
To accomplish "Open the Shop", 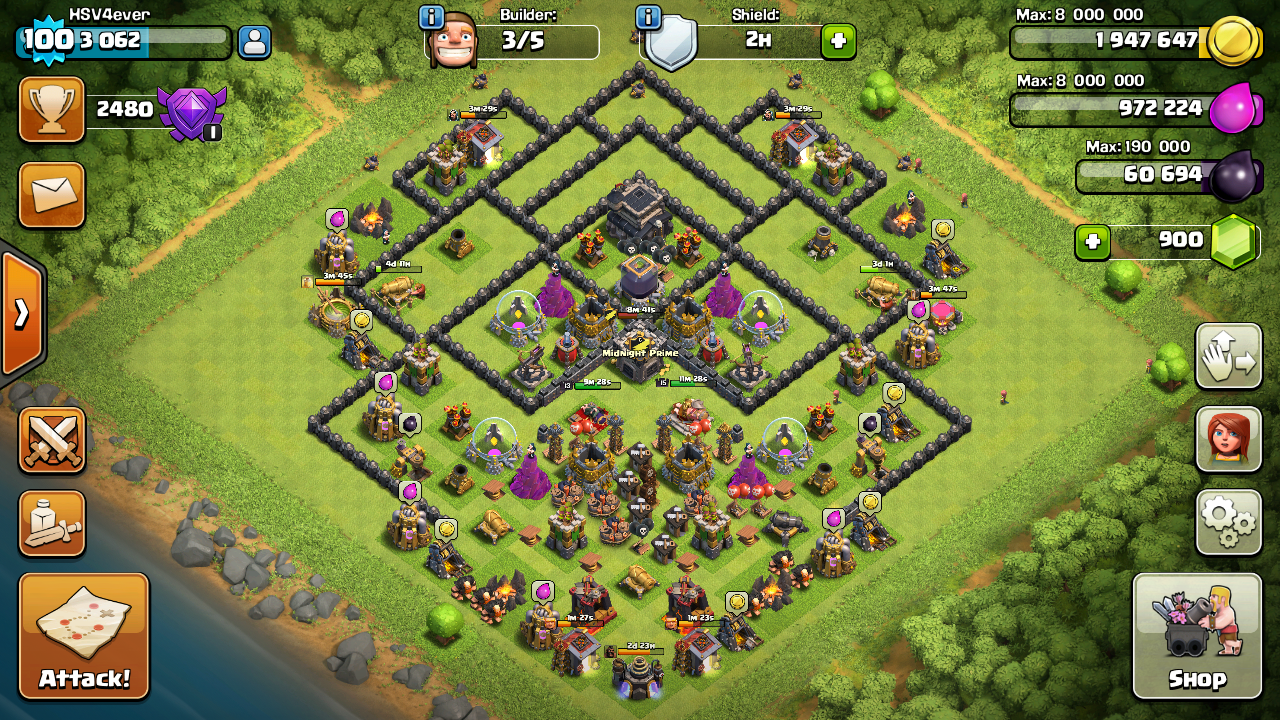I will click(x=1197, y=636).
